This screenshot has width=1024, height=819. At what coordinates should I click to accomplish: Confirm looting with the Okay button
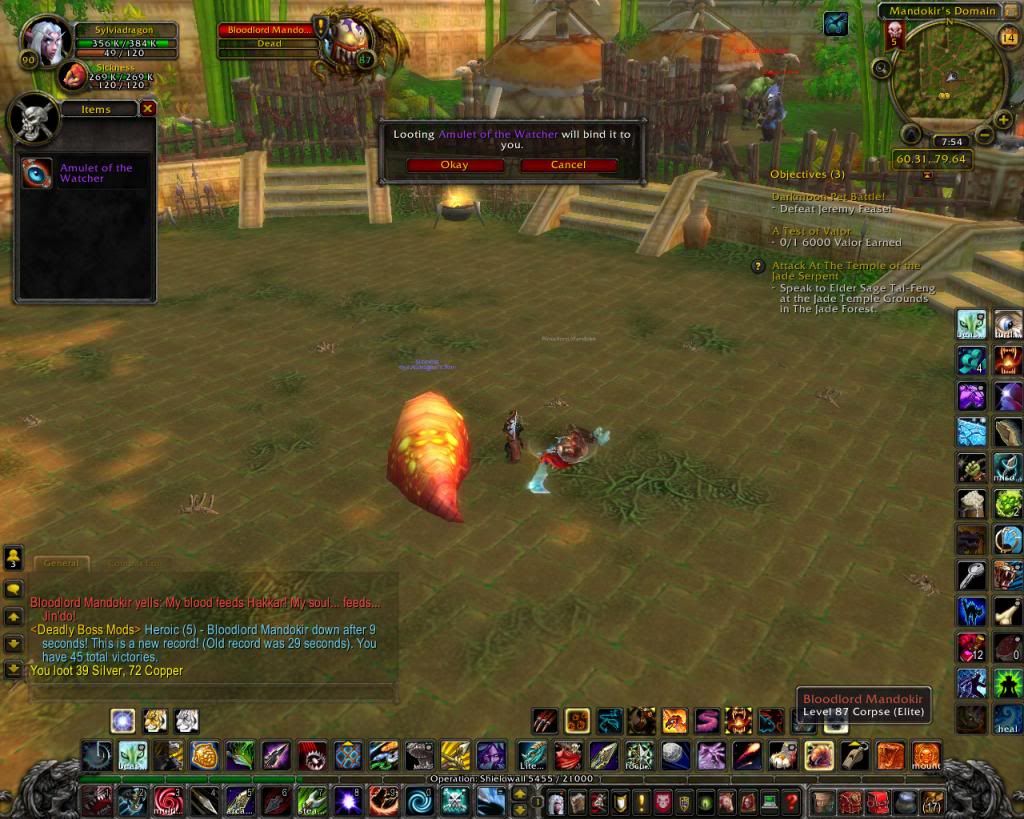pyautogui.click(x=453, y=165)
